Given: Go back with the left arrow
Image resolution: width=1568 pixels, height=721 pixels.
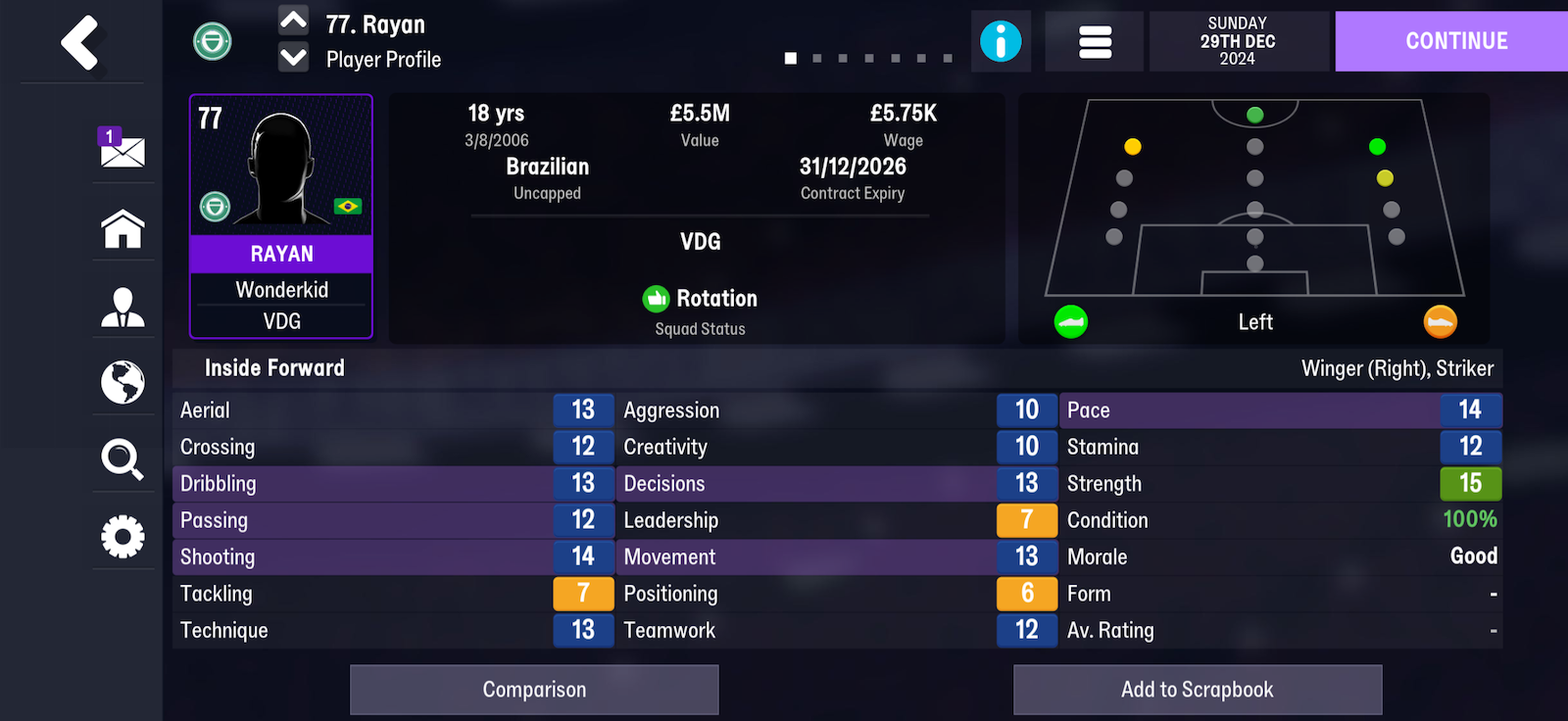Looking at the screenshot, I should 80,42.
